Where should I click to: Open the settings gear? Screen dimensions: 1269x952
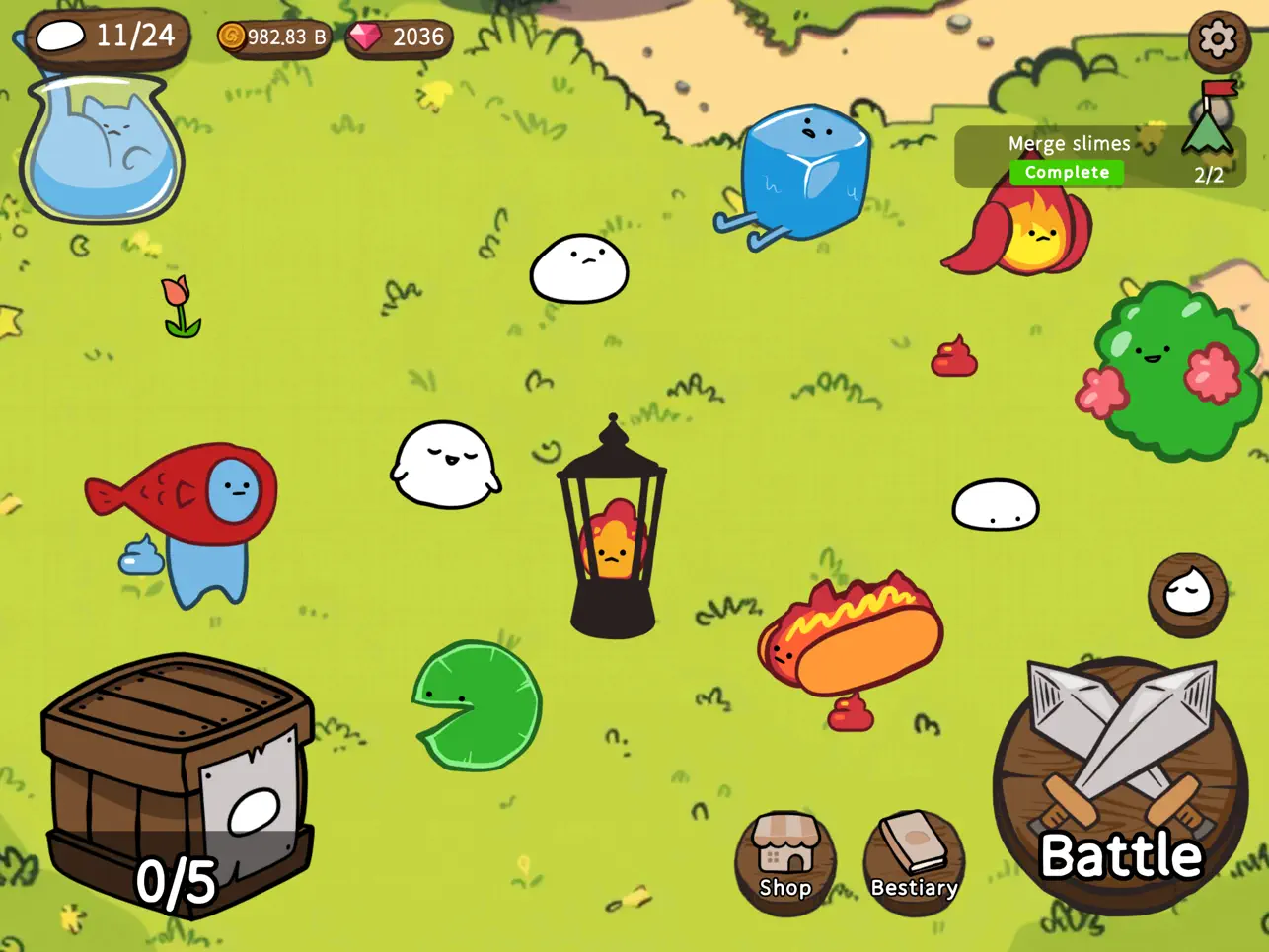tap(1217, 41)
